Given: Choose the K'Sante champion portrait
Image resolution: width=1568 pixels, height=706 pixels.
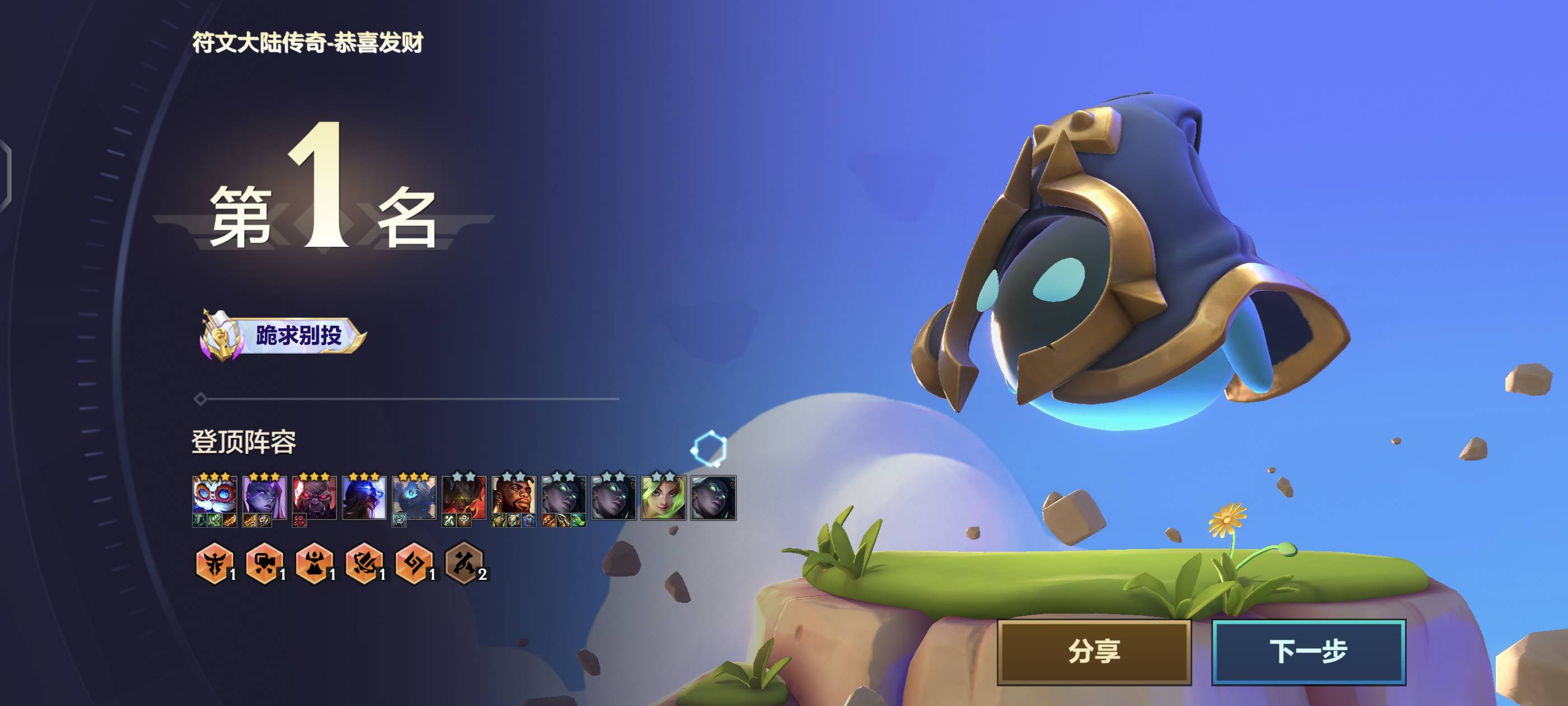Looking at the screenshot, I should 514,496.
